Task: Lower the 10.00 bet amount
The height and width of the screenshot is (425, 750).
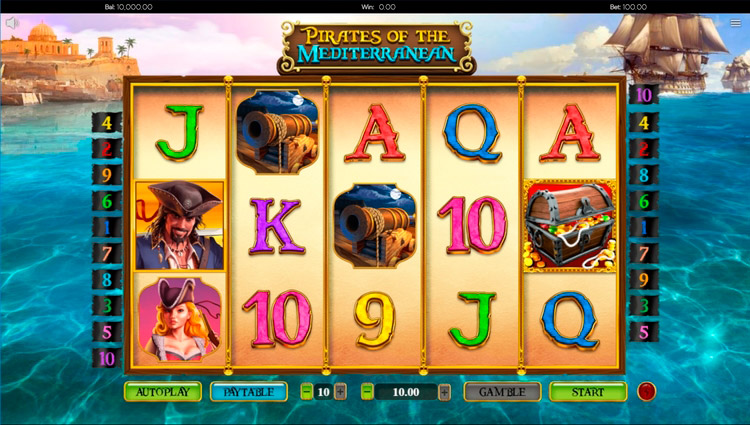Action: click(x=367, y=391)
